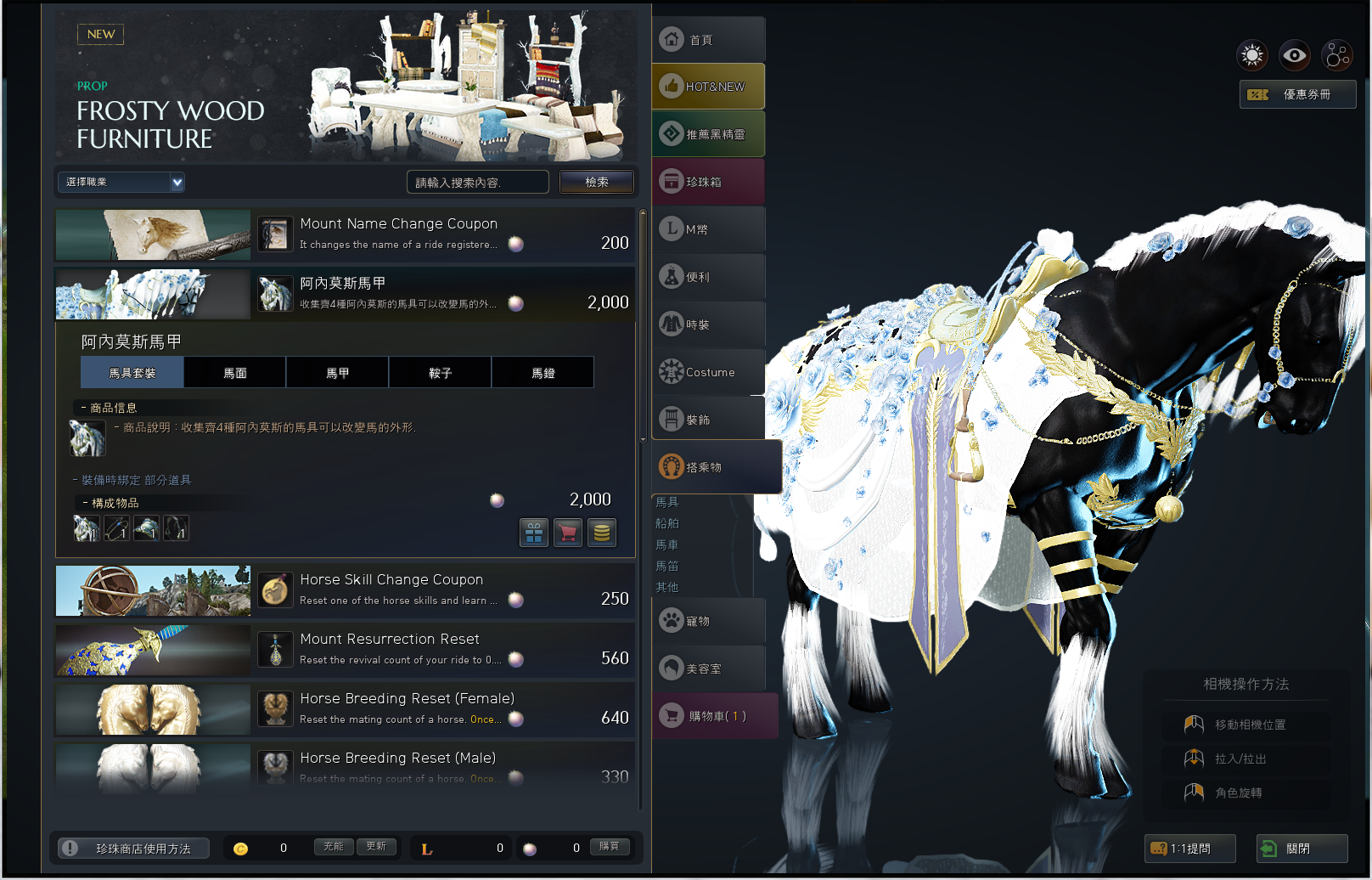This screenshot has height=880, width=1372.
Task: Switch to the Costume category
Action: point(708,372)
